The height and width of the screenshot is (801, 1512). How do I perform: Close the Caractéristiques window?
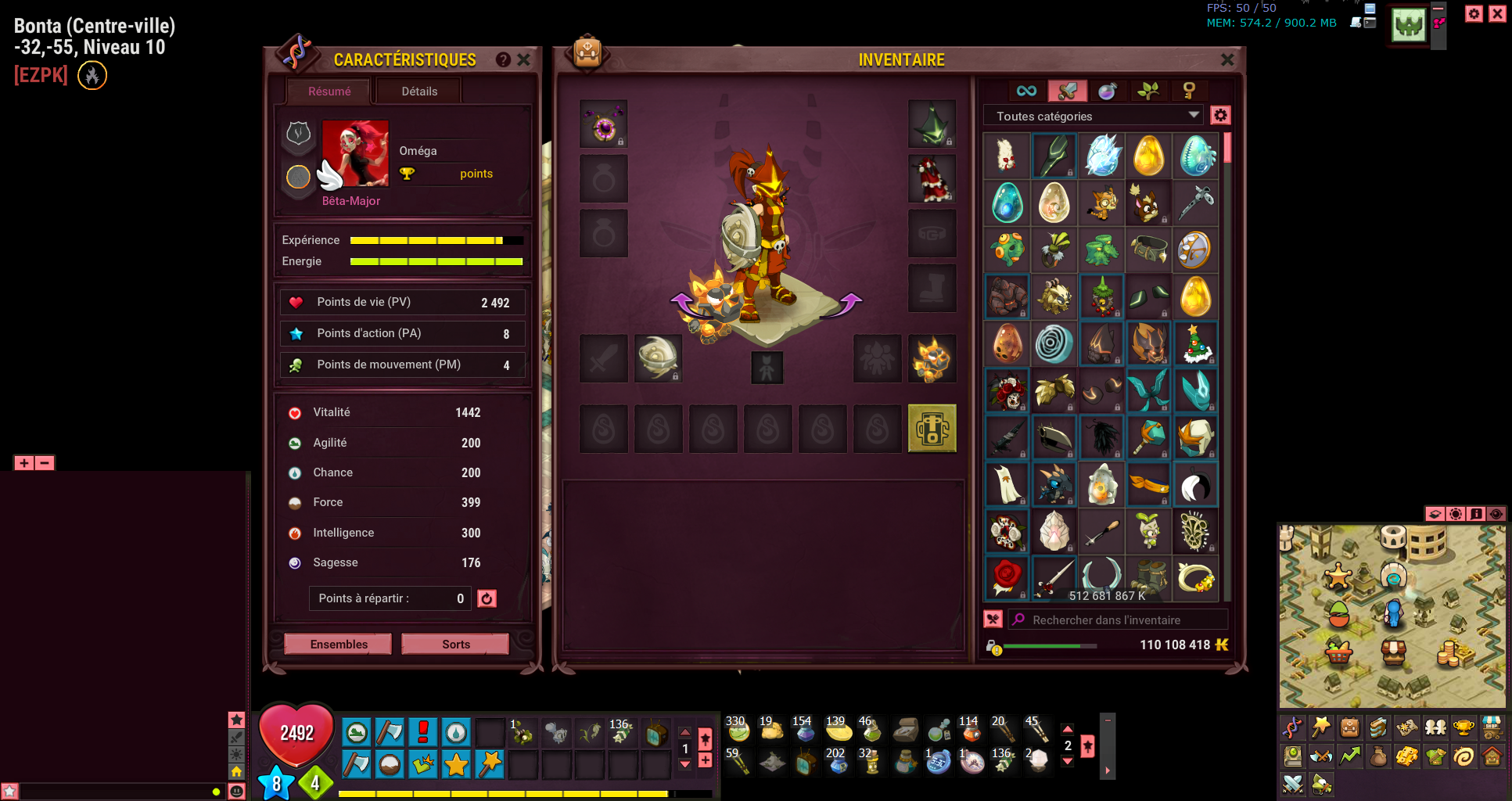pos(524,59)
